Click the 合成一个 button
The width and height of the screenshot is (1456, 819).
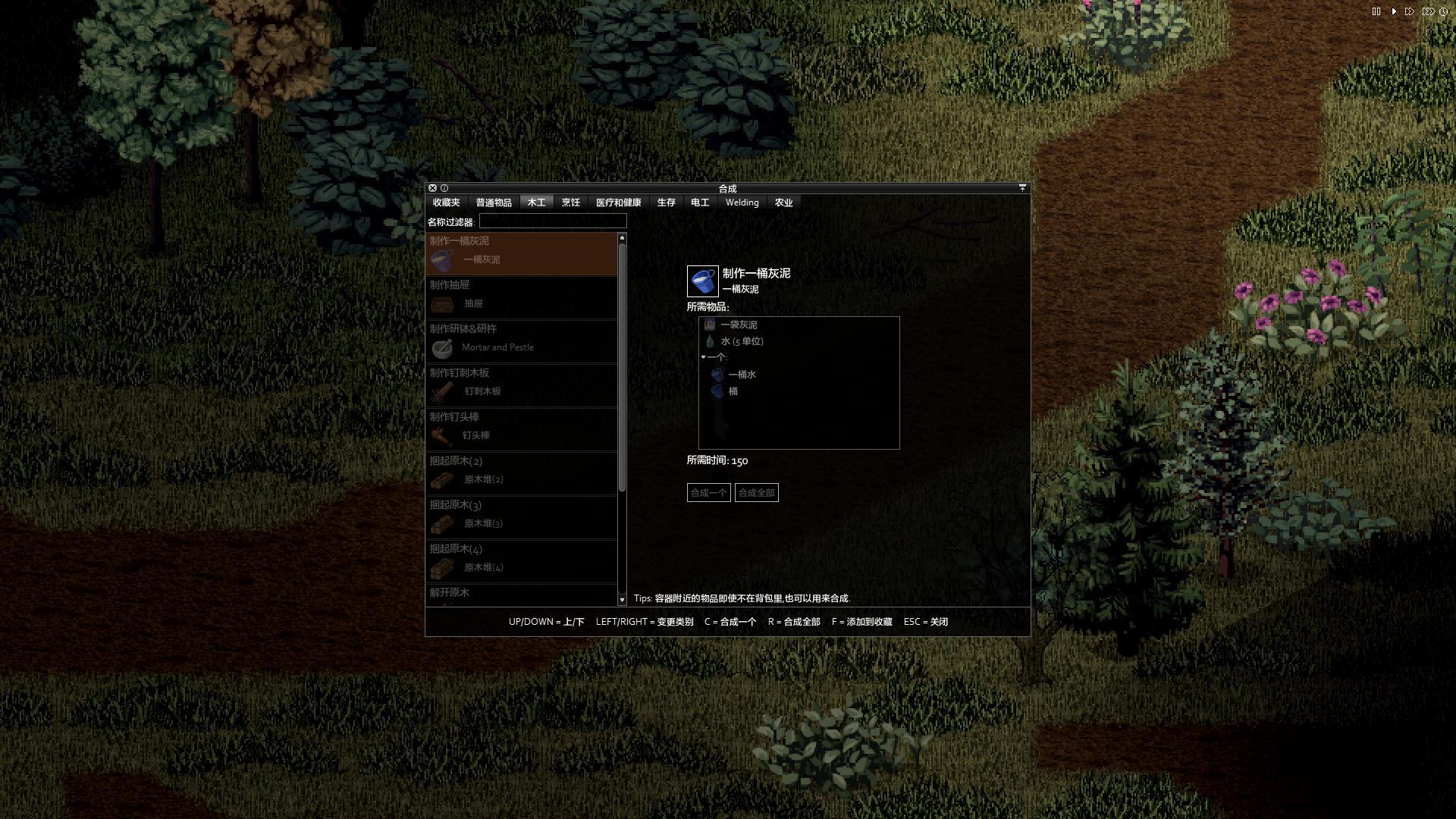coord(708,493)
